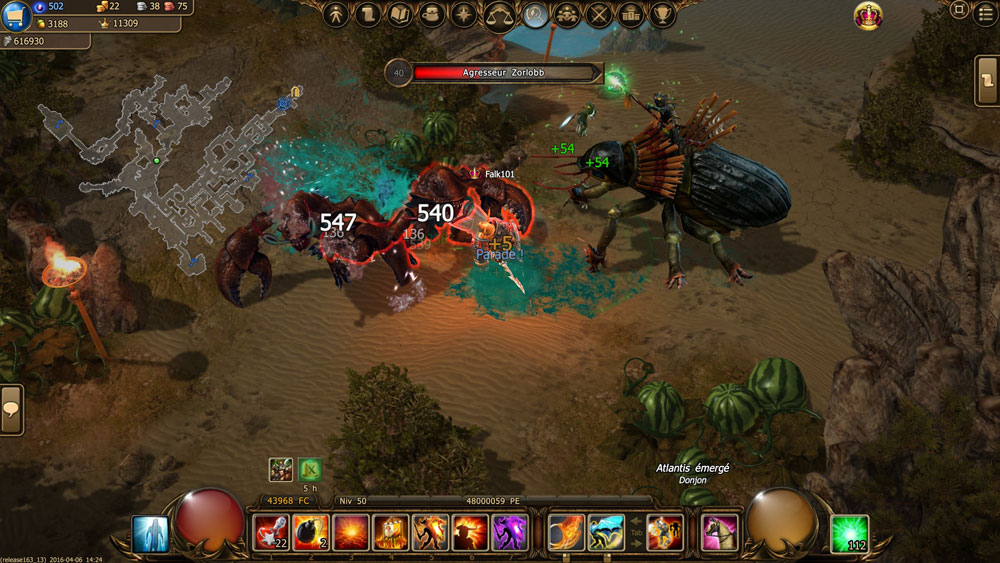Select the green crossed-blades buff icon
Viewport: 1000px width, 563px height.
pos(310,470)
